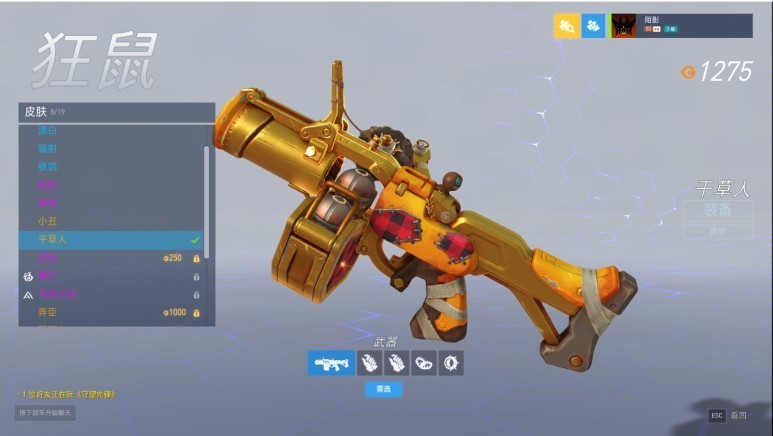This screenshot has height=436, width=773.
Task: Open the yellow find-group button
Action: point(566,26)
